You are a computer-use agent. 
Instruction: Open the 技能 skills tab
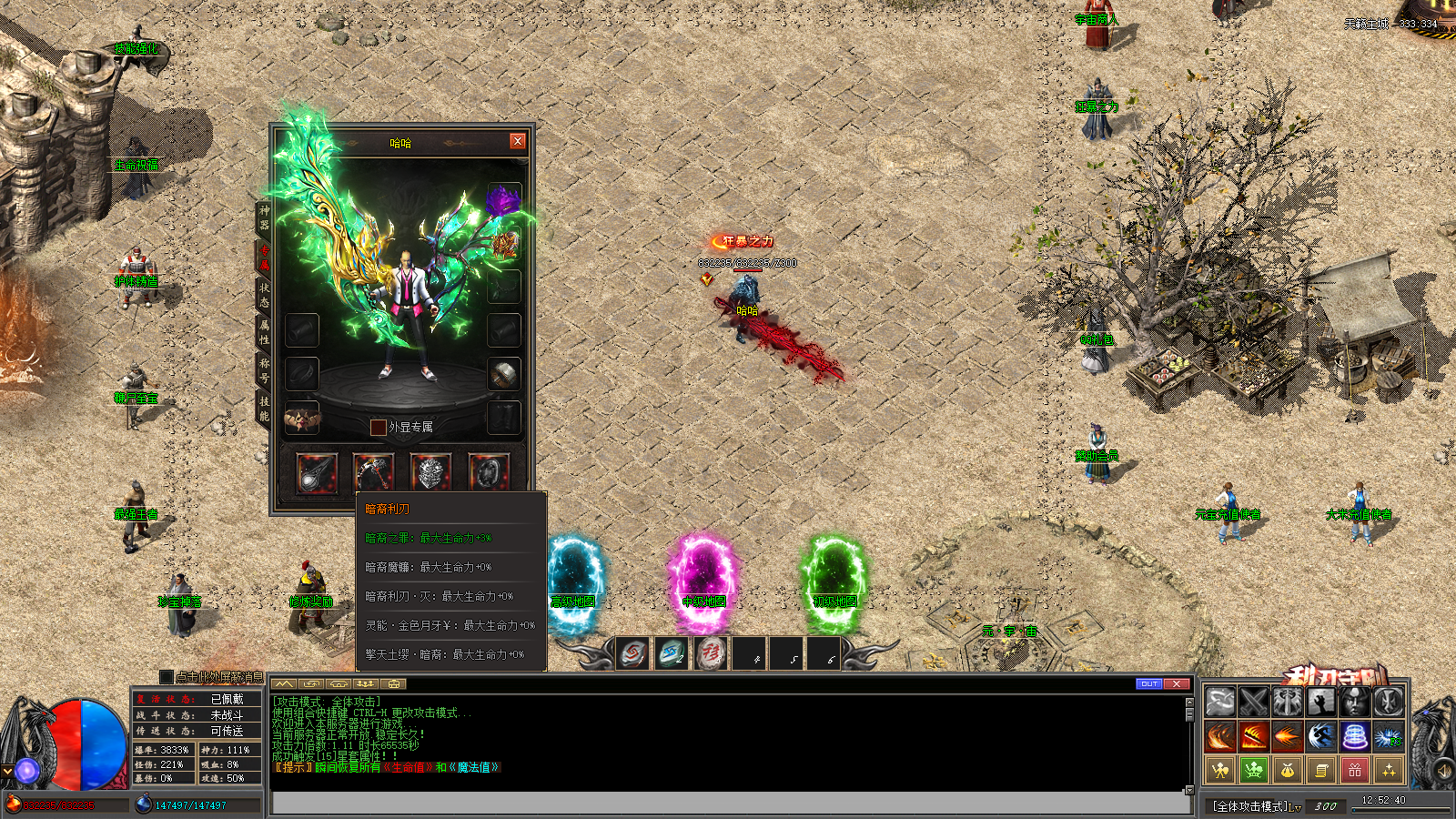tap(264, 408)
